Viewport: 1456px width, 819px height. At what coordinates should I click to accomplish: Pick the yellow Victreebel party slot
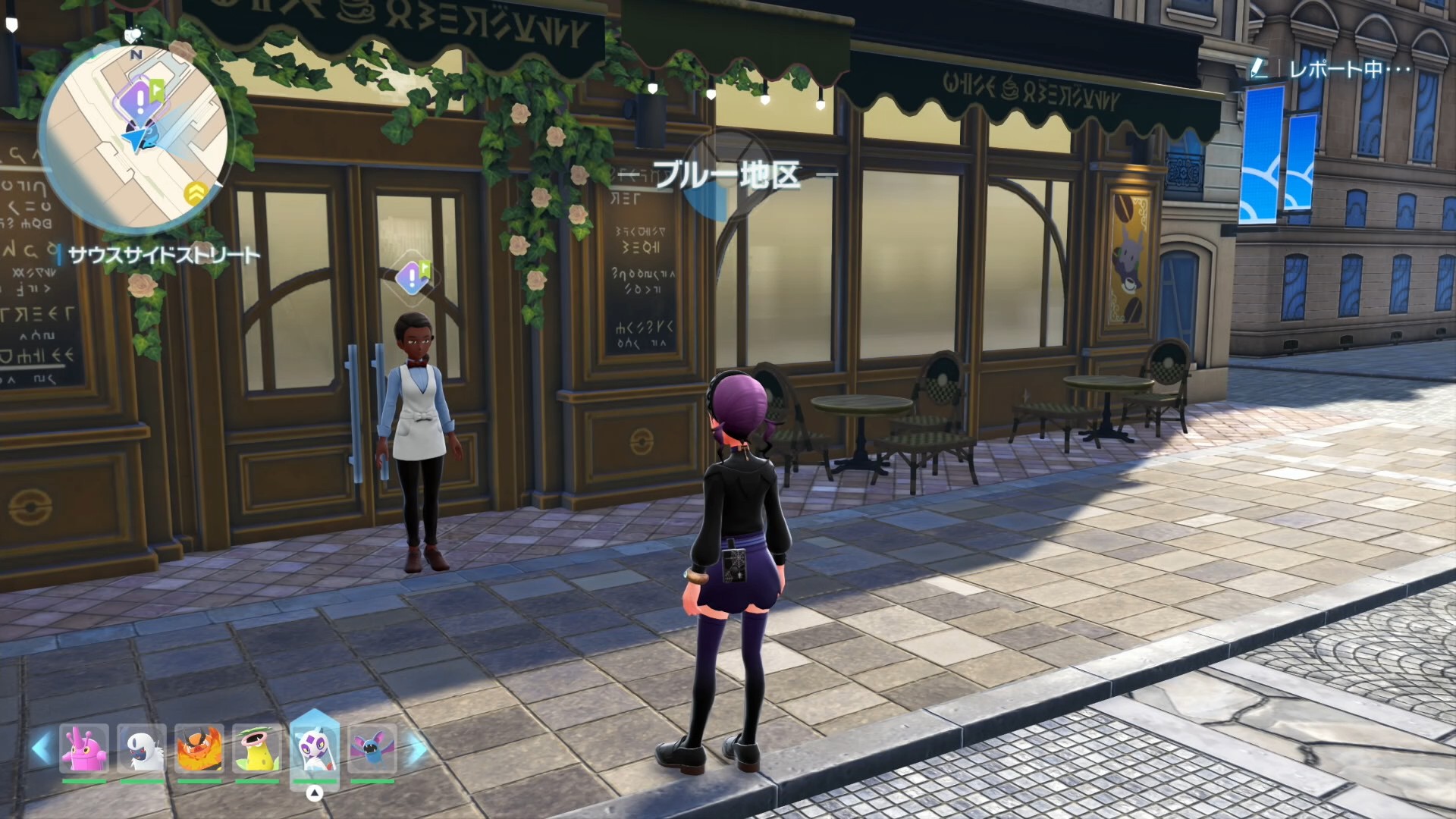257,748
